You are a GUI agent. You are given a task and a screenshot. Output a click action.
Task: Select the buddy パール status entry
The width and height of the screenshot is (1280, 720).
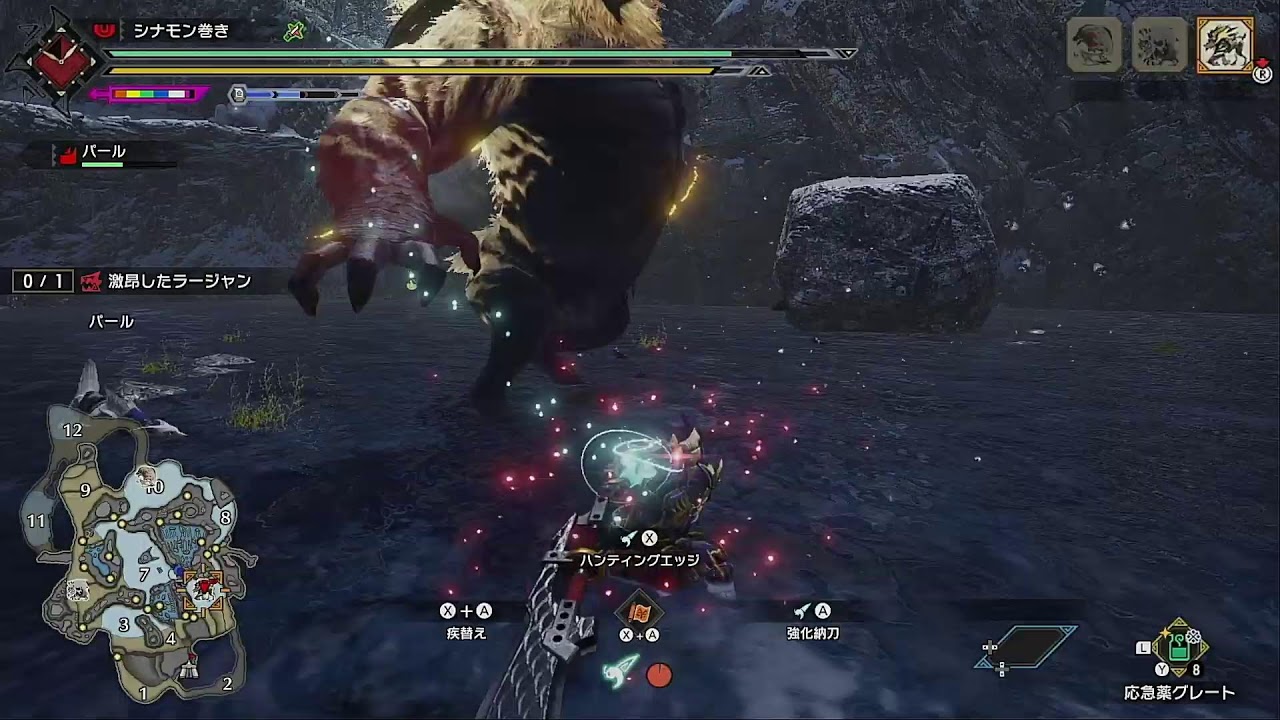click(103, 153)
